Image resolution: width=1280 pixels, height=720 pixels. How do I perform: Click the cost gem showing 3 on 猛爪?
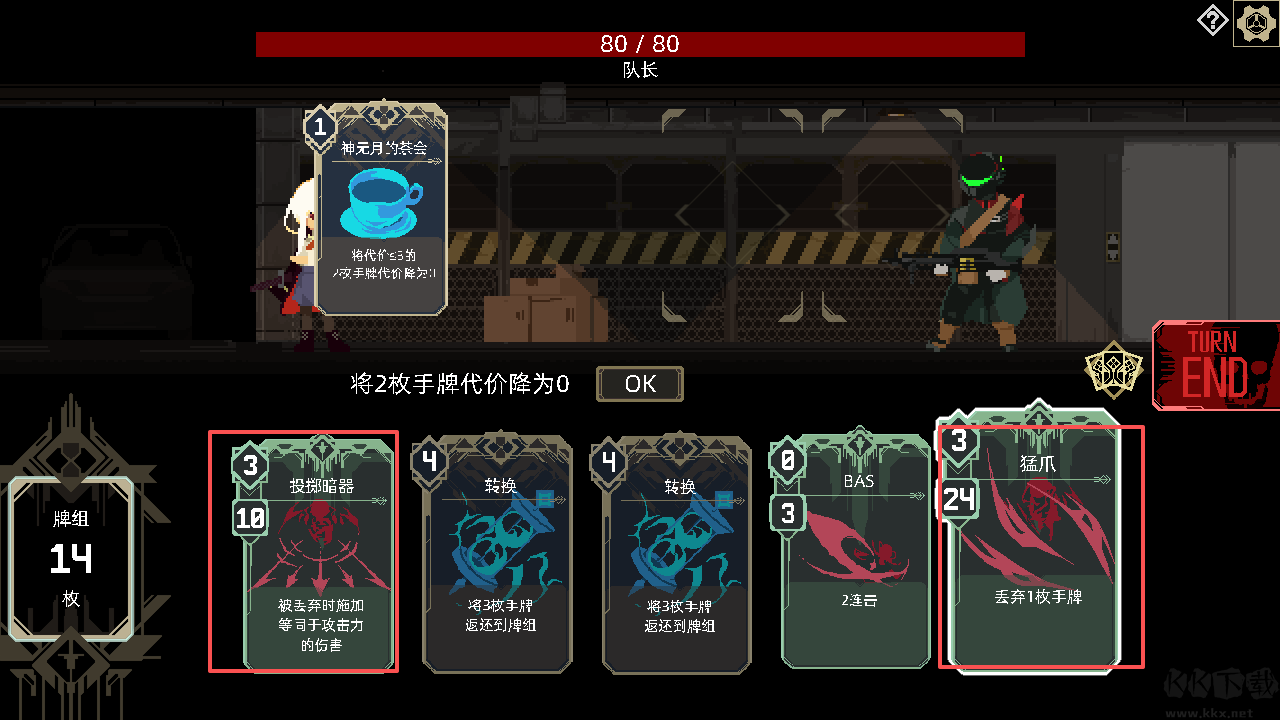(957, 441)
